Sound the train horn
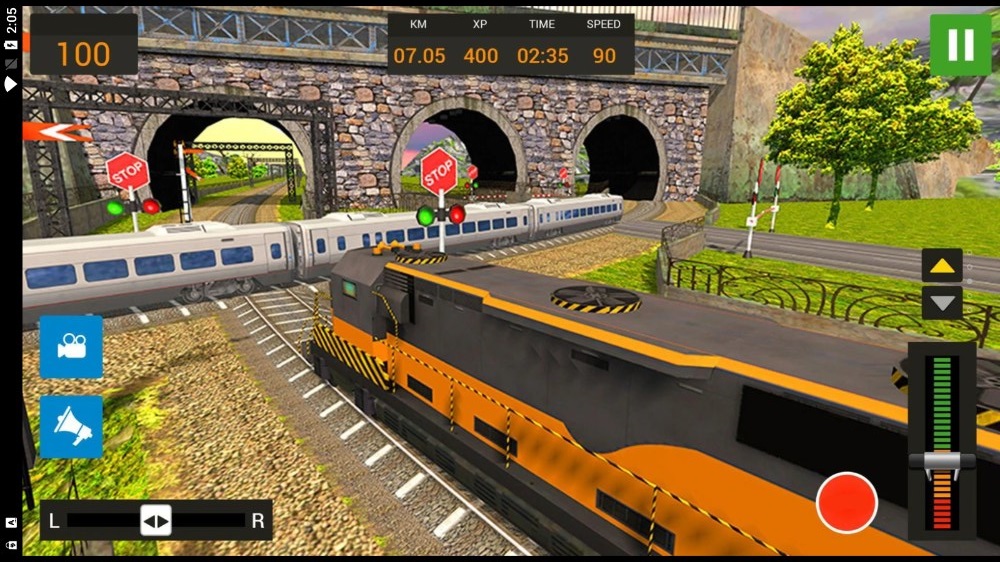Viewport: 1000px width, 562px height. coord(71,427)
